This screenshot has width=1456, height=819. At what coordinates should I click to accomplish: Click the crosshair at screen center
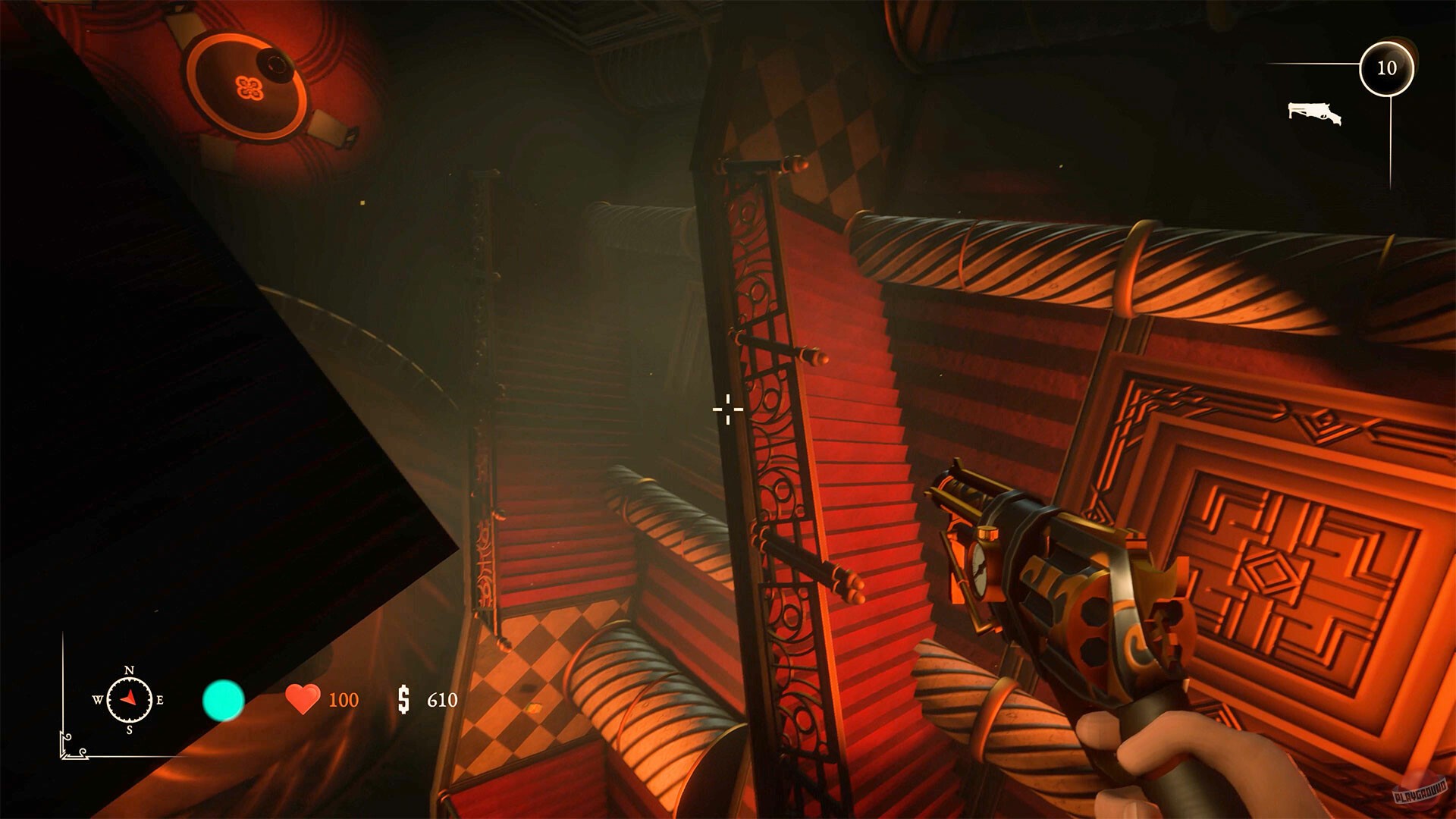[x=728, y=409]
